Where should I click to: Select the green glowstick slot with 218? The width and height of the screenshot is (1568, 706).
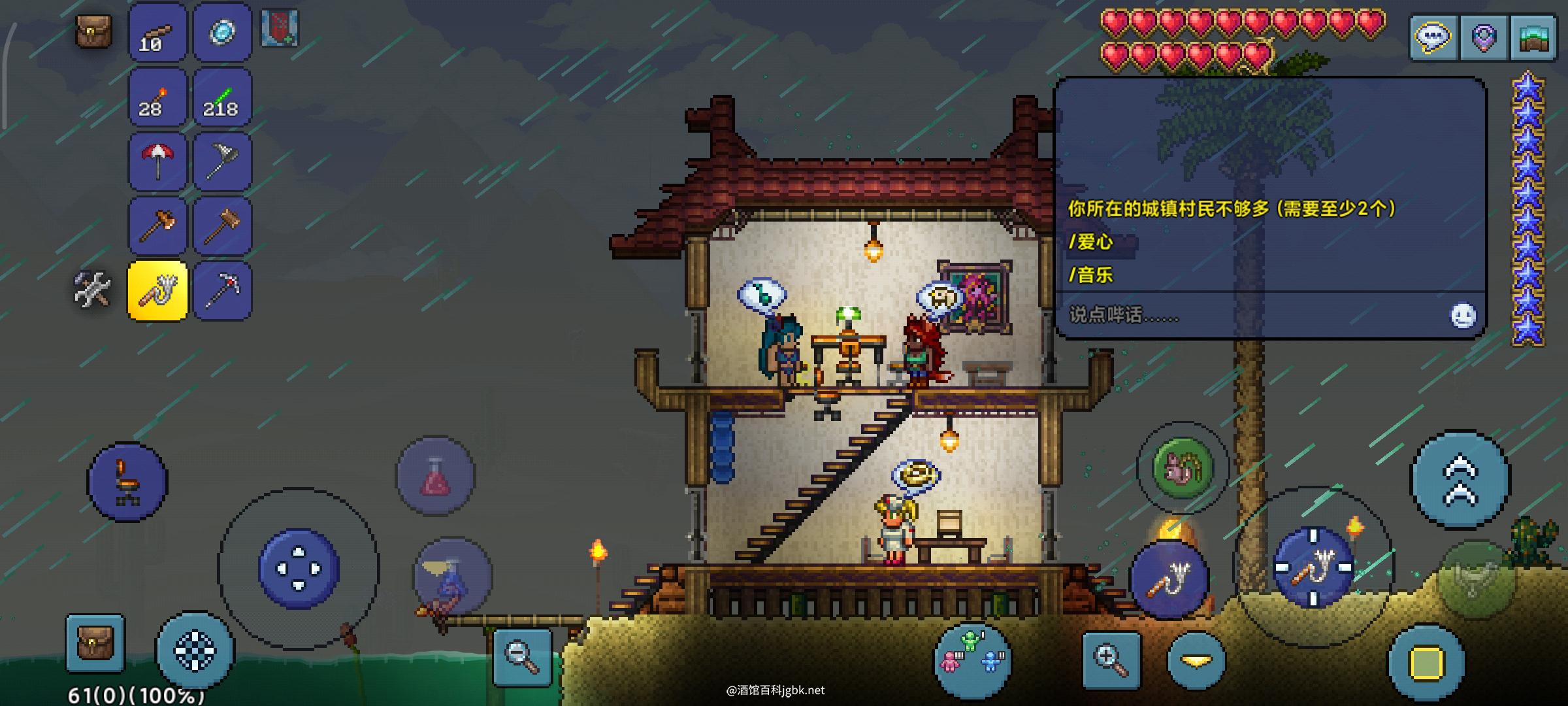[222, 97]
